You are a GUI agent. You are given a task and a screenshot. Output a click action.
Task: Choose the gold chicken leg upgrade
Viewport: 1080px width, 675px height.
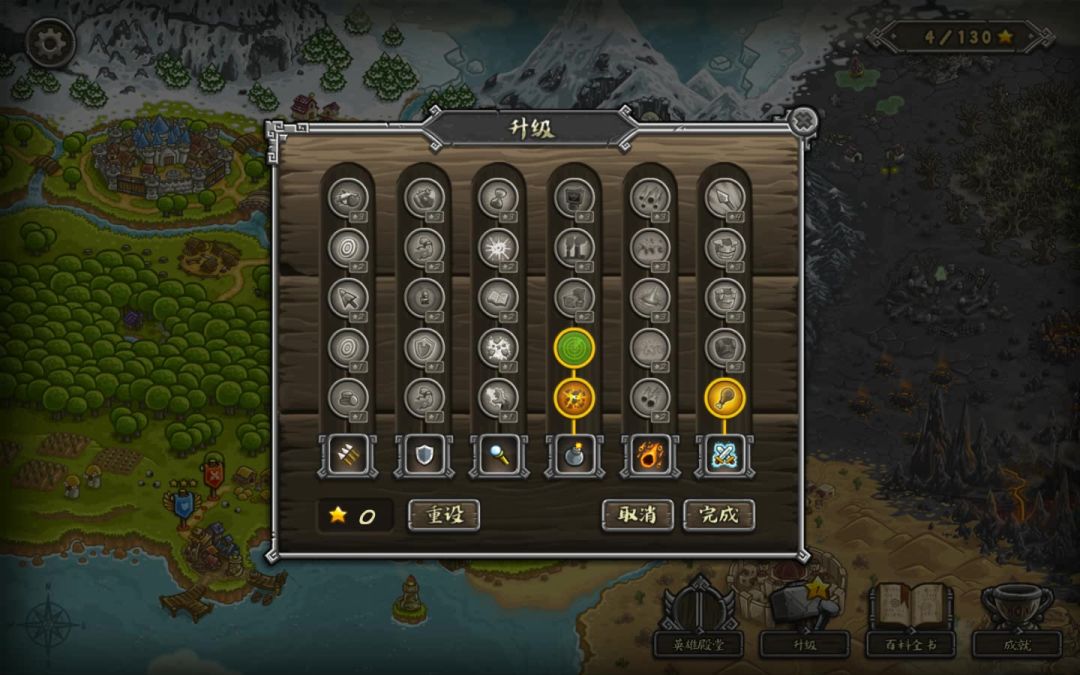725,397
